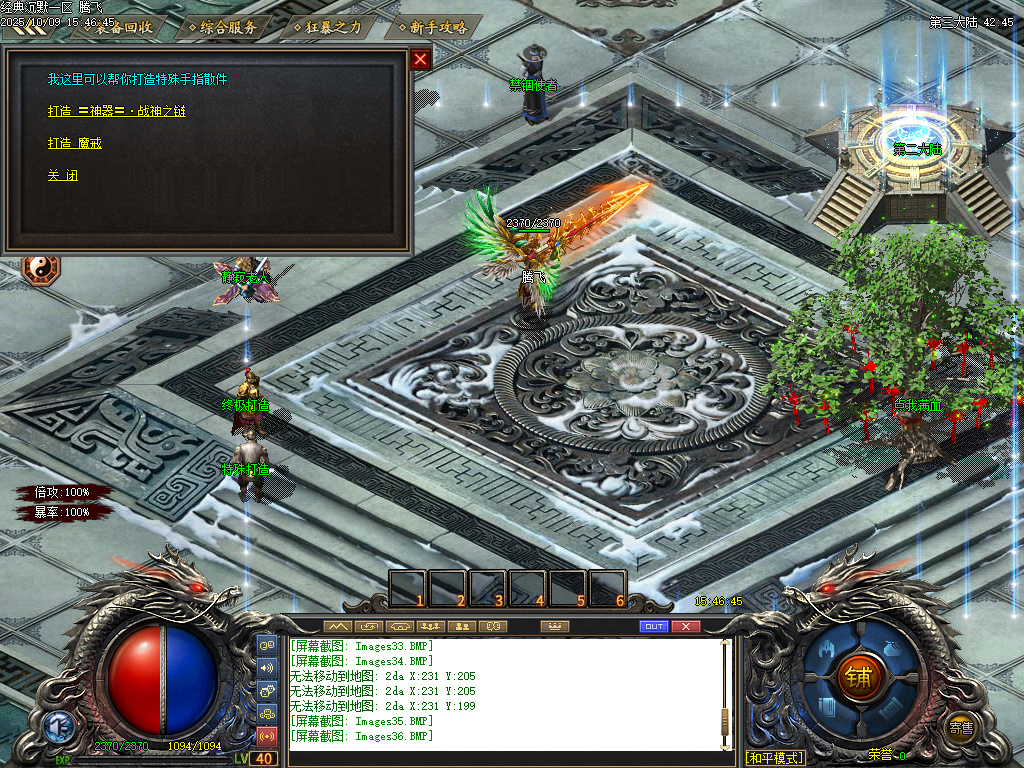Click the blue OUT button
1024x768 pixels.
click(x=654, y=626)
